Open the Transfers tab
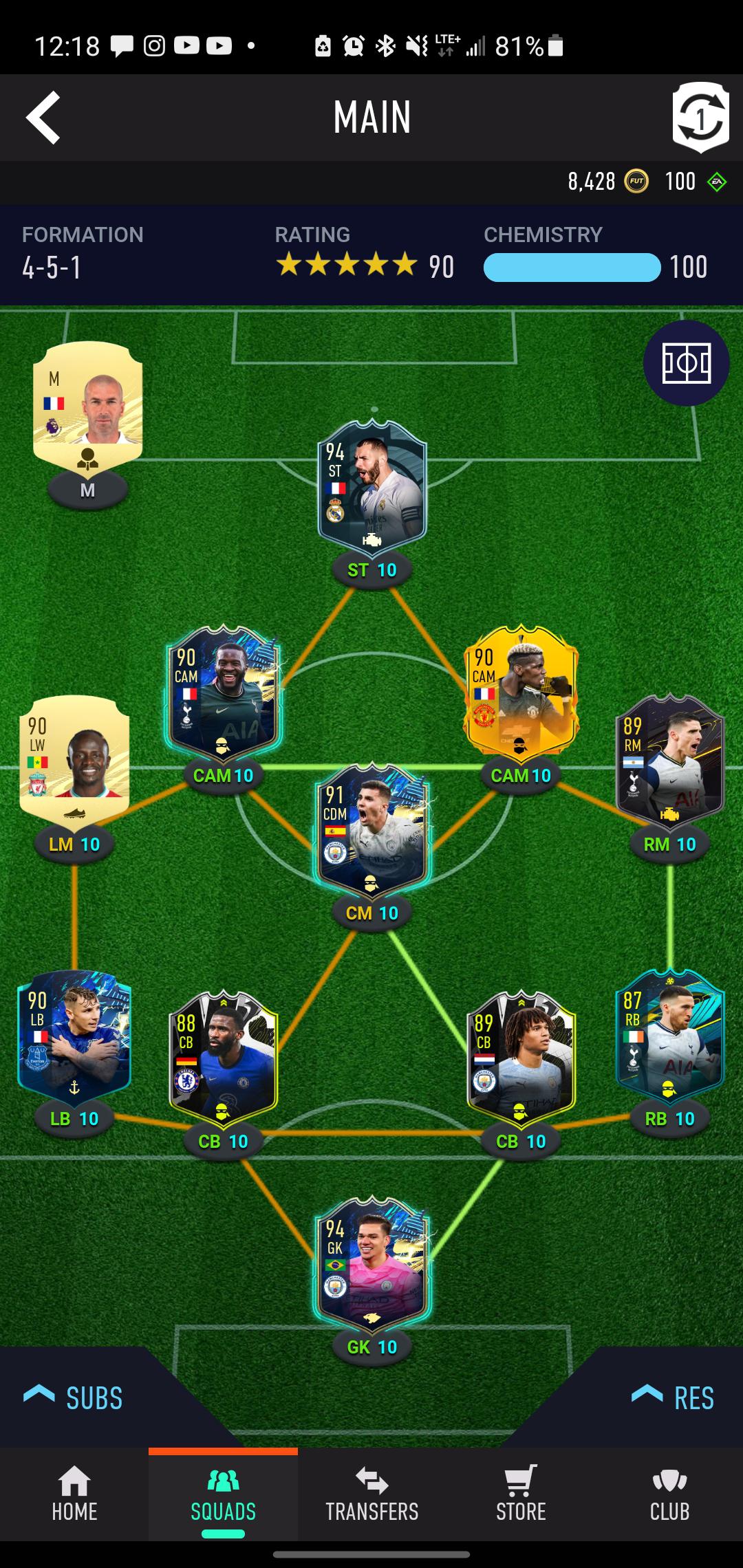The height and width of the screenshot is (1568, 743). click(372, 1494)
